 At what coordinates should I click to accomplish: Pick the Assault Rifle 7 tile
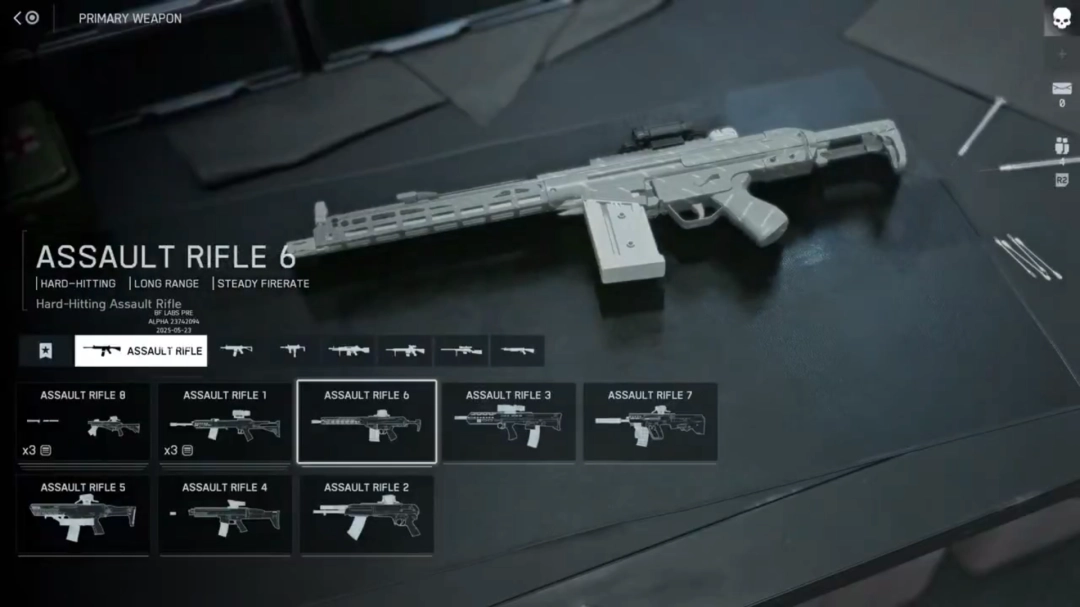[650, 422]
